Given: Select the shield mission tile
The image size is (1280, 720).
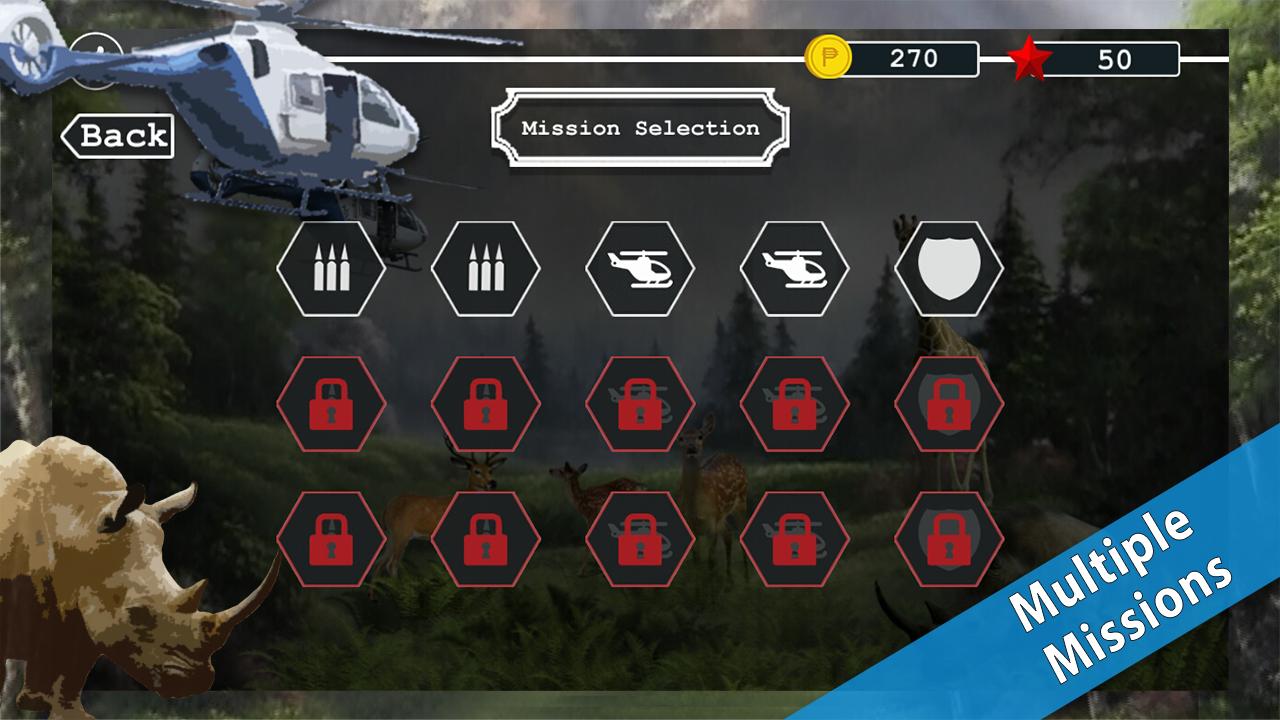Looking at the screenshot, I should [948, 268].
